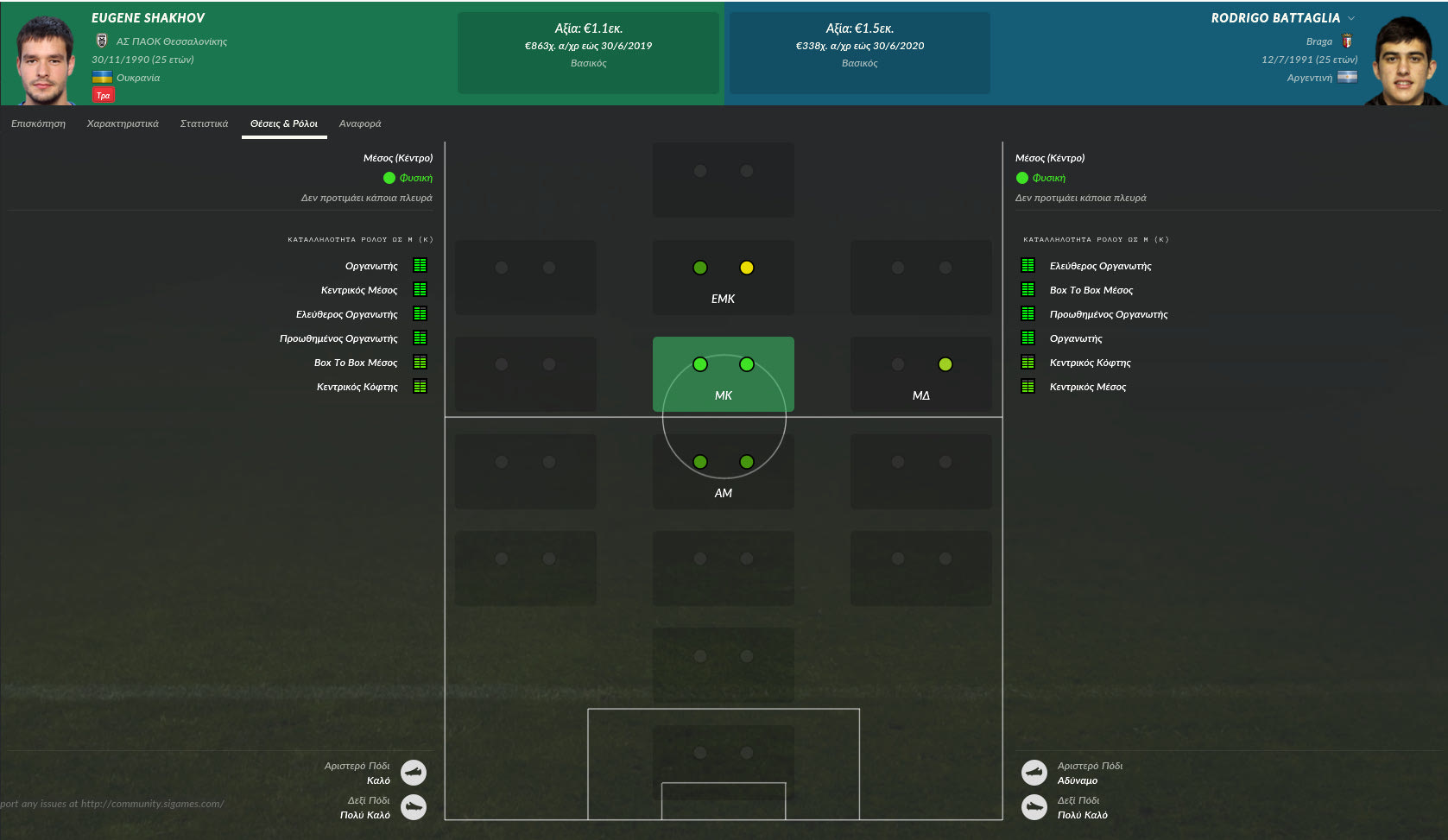Select the MK central midfield position tile

pyautogui.click(x=723, y=374)
